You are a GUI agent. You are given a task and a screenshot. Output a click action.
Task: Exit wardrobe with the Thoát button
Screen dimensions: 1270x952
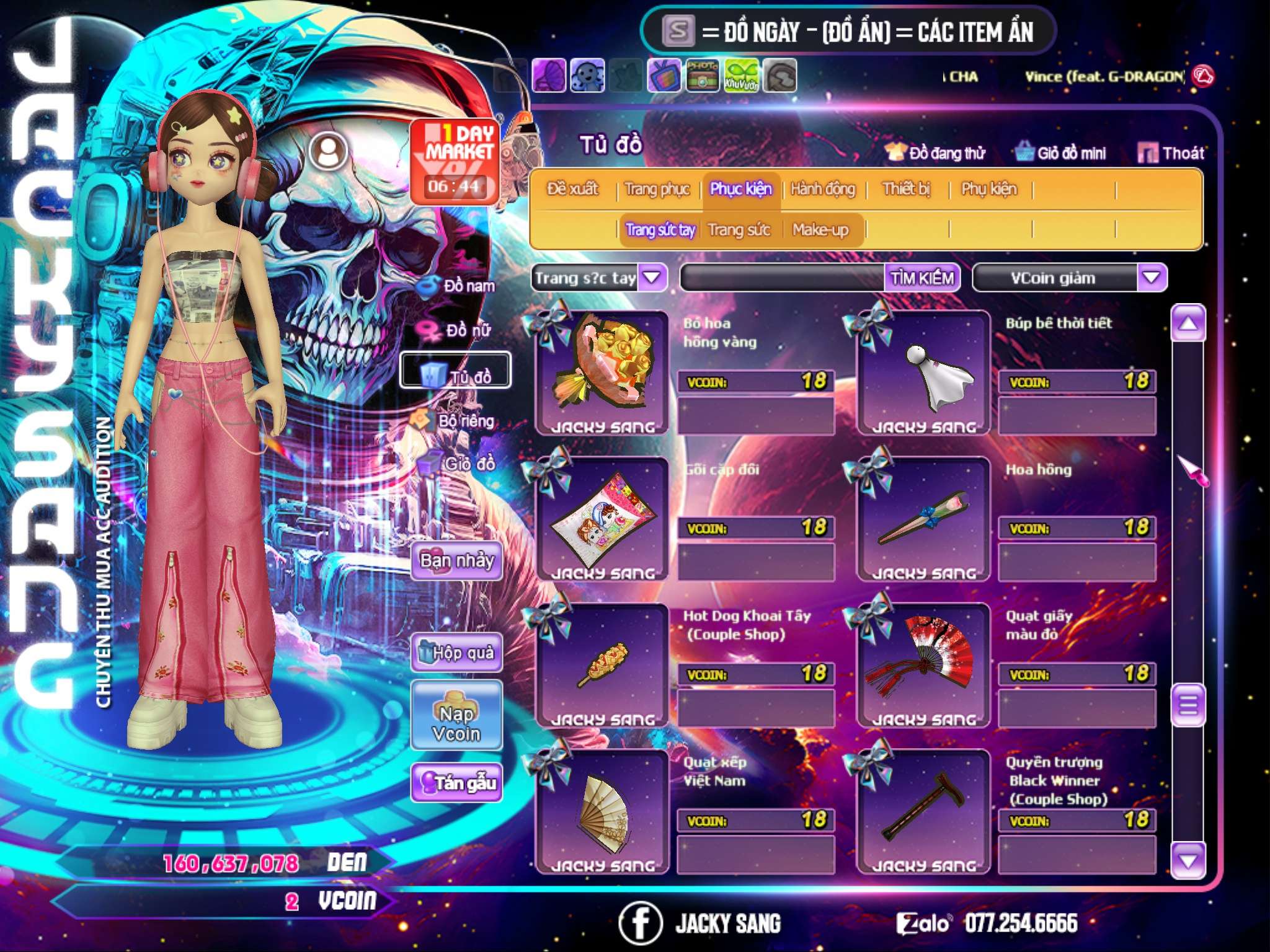coord(1171,152)
